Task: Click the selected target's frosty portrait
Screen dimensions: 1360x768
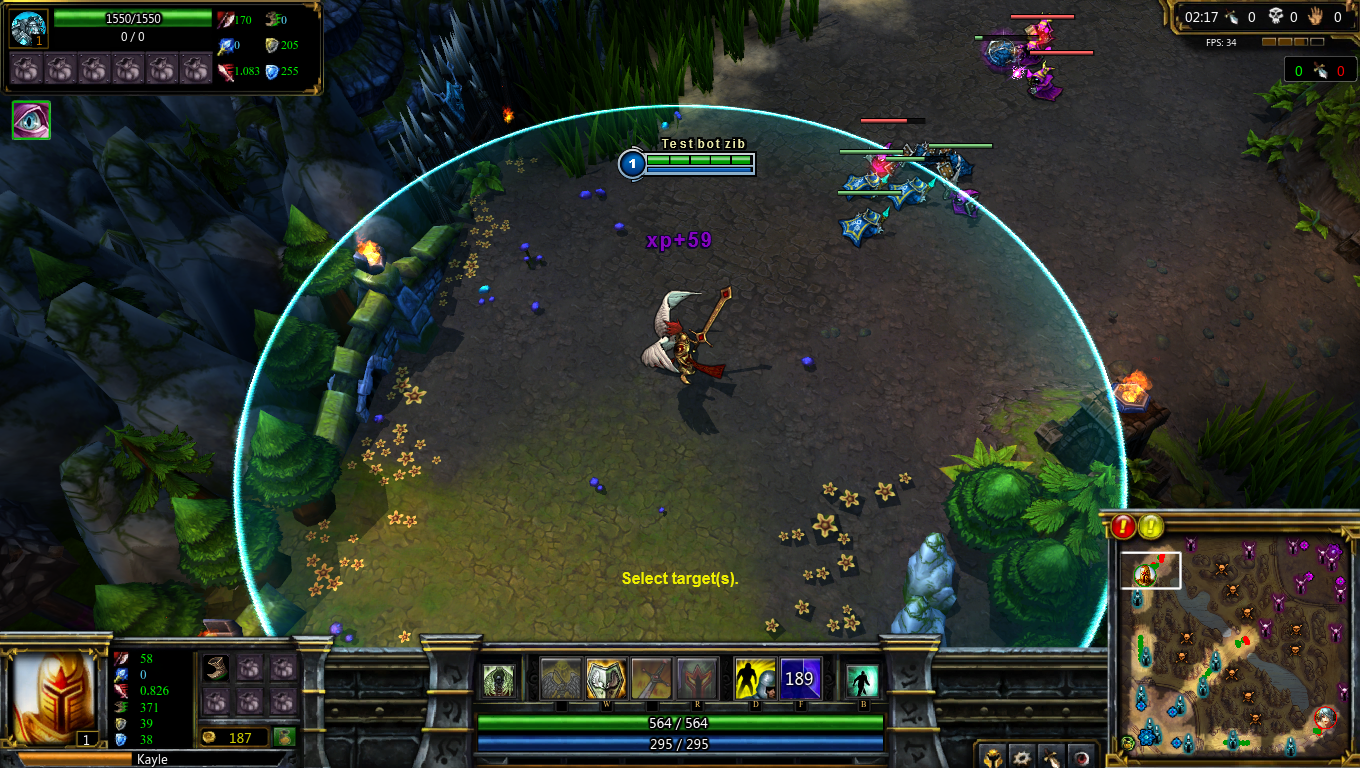Action: click(x=27, y=28)
